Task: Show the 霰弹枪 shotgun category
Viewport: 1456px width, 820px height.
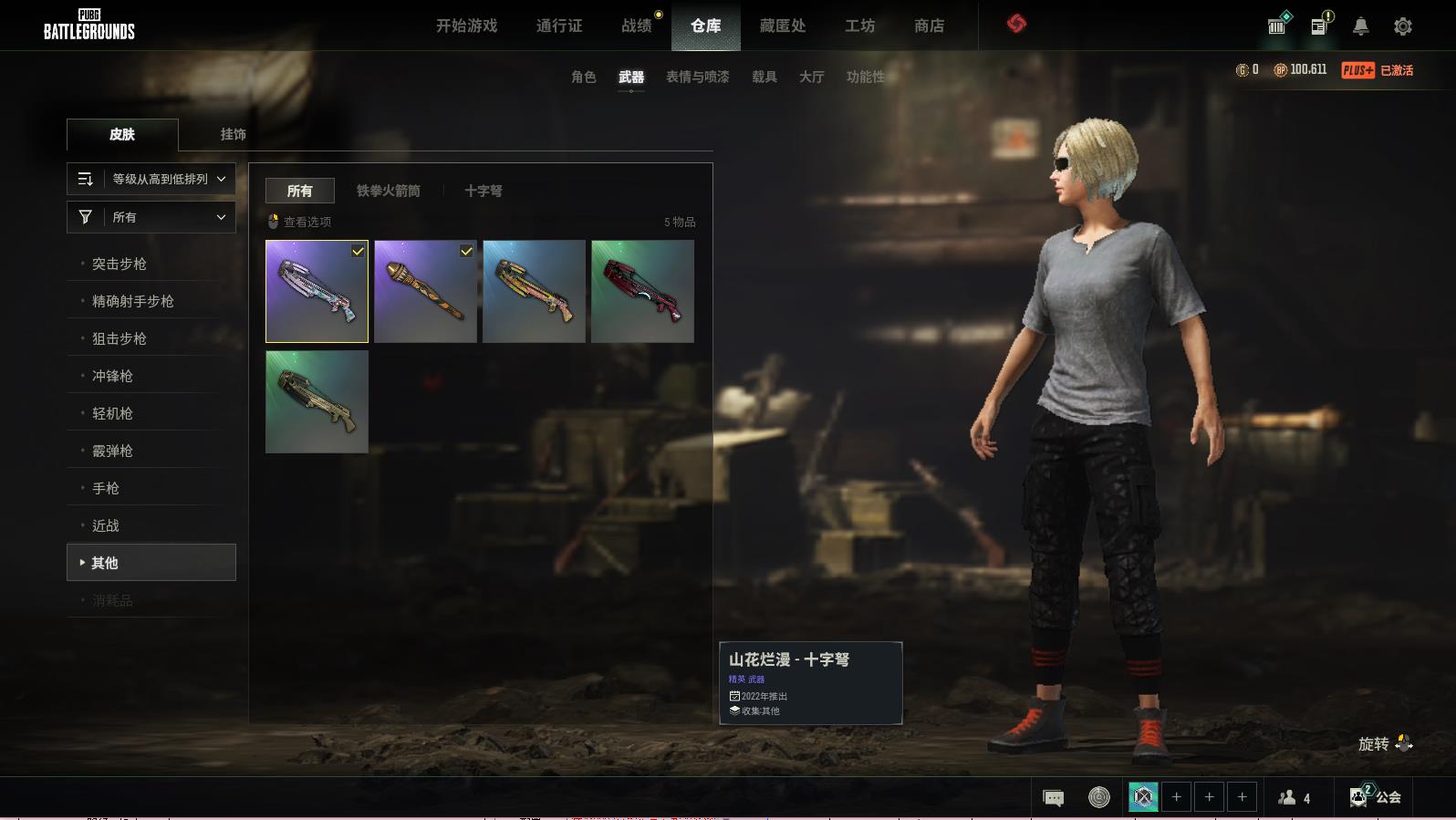Action: (x=112, y=451)
